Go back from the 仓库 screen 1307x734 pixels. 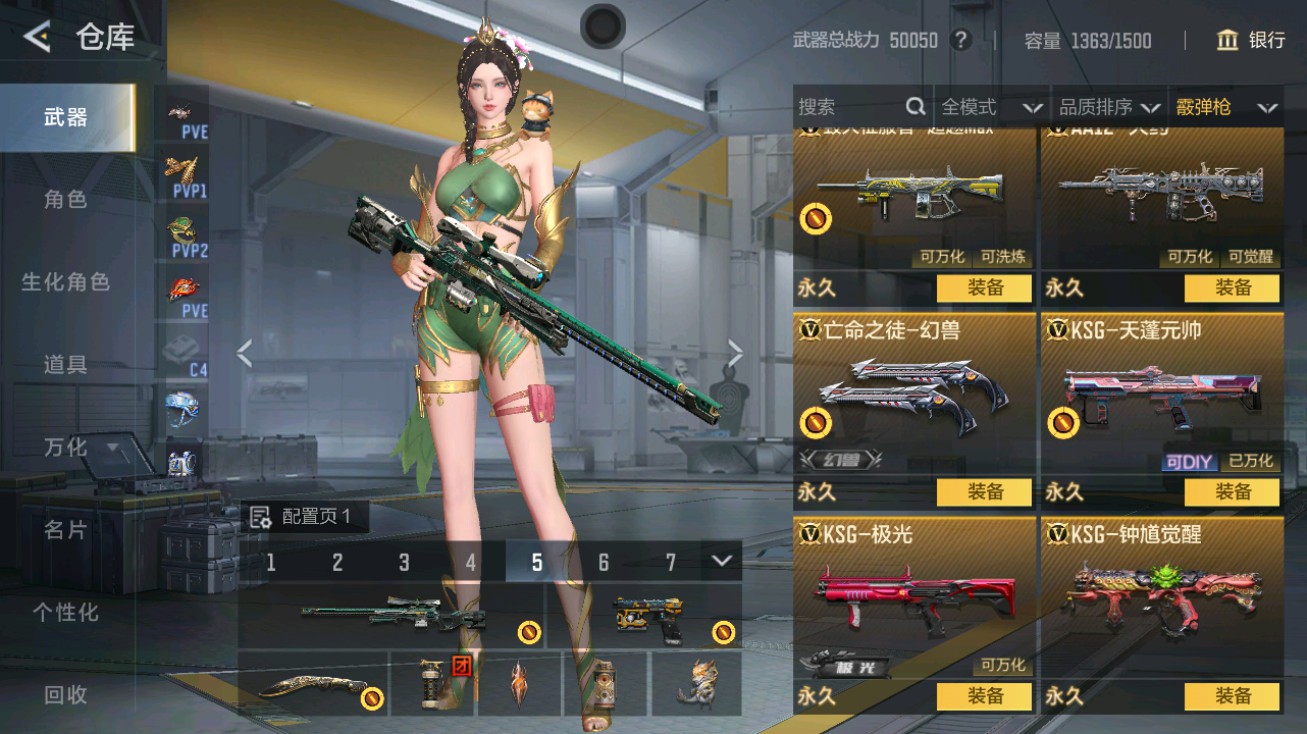click(37, 38)
